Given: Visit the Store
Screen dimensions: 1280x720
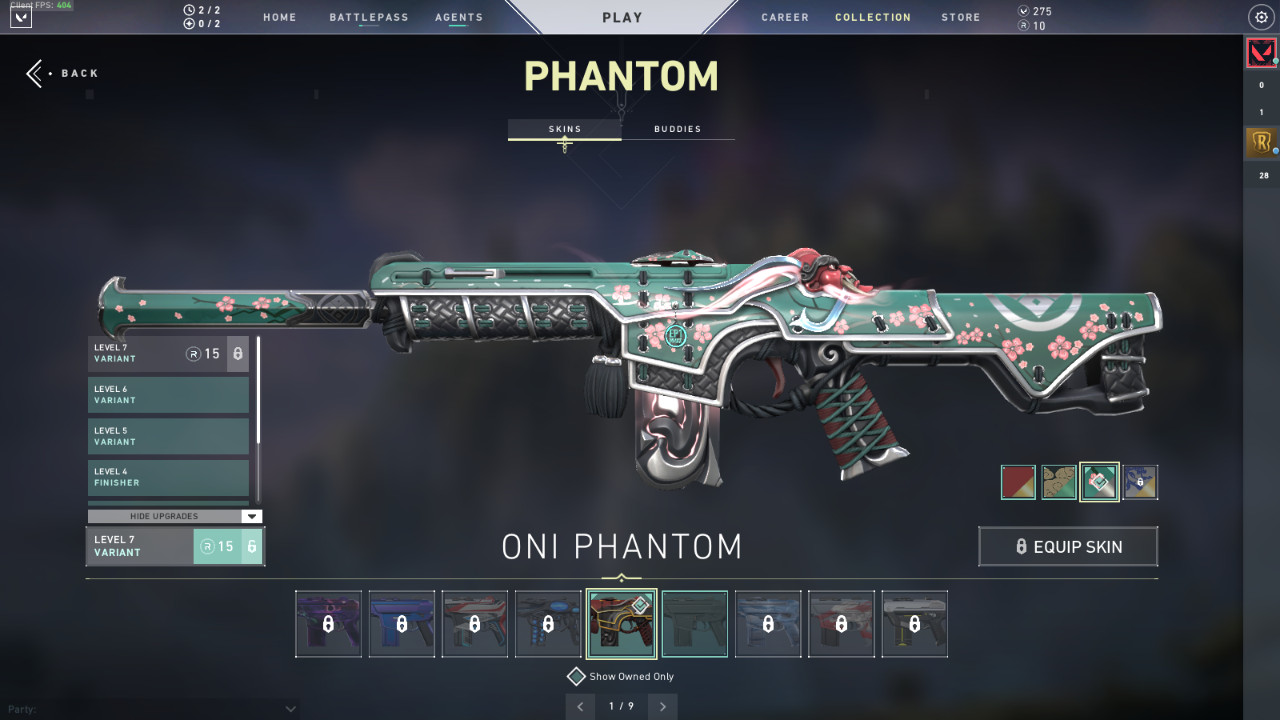Looking at the screenshot, I should tap(960, 17).
